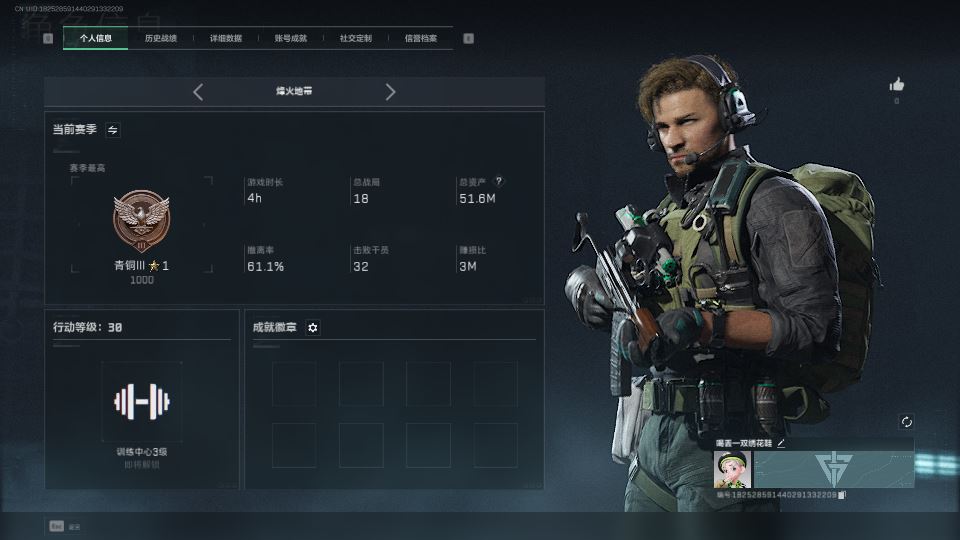Click the left arrow beside 烽火地带

198,92
